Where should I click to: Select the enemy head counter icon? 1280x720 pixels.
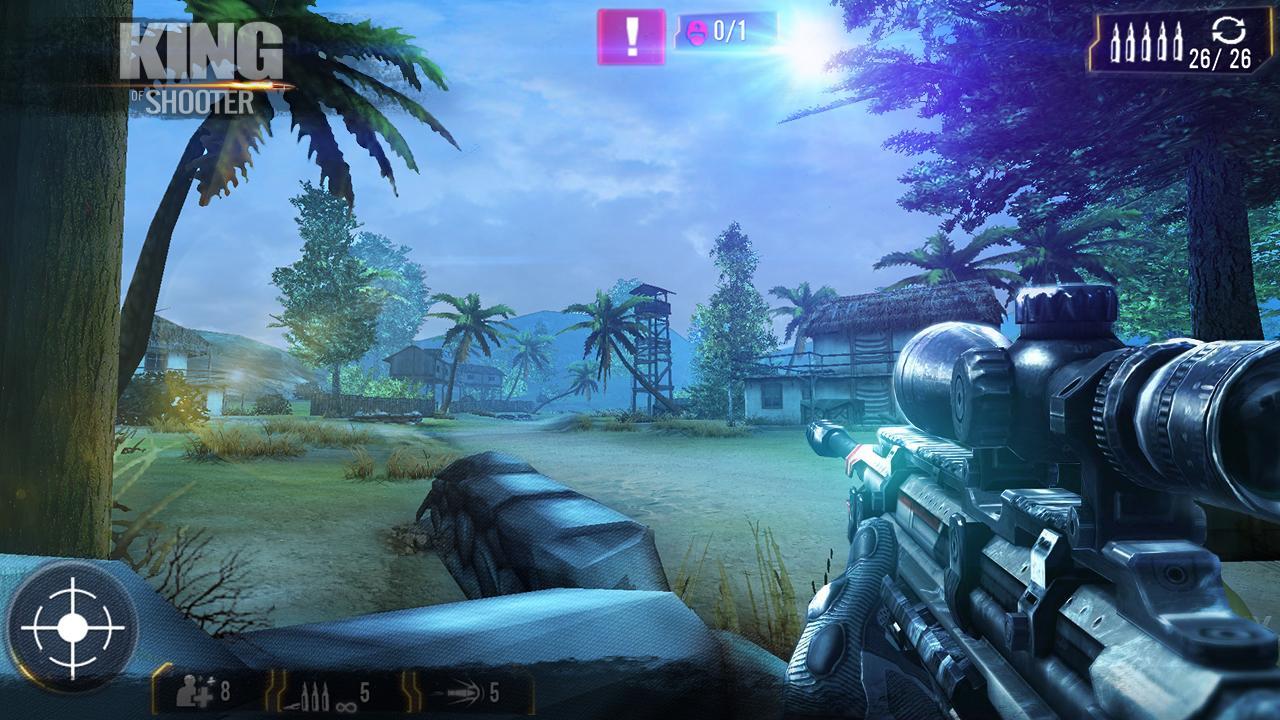(697, 30)
